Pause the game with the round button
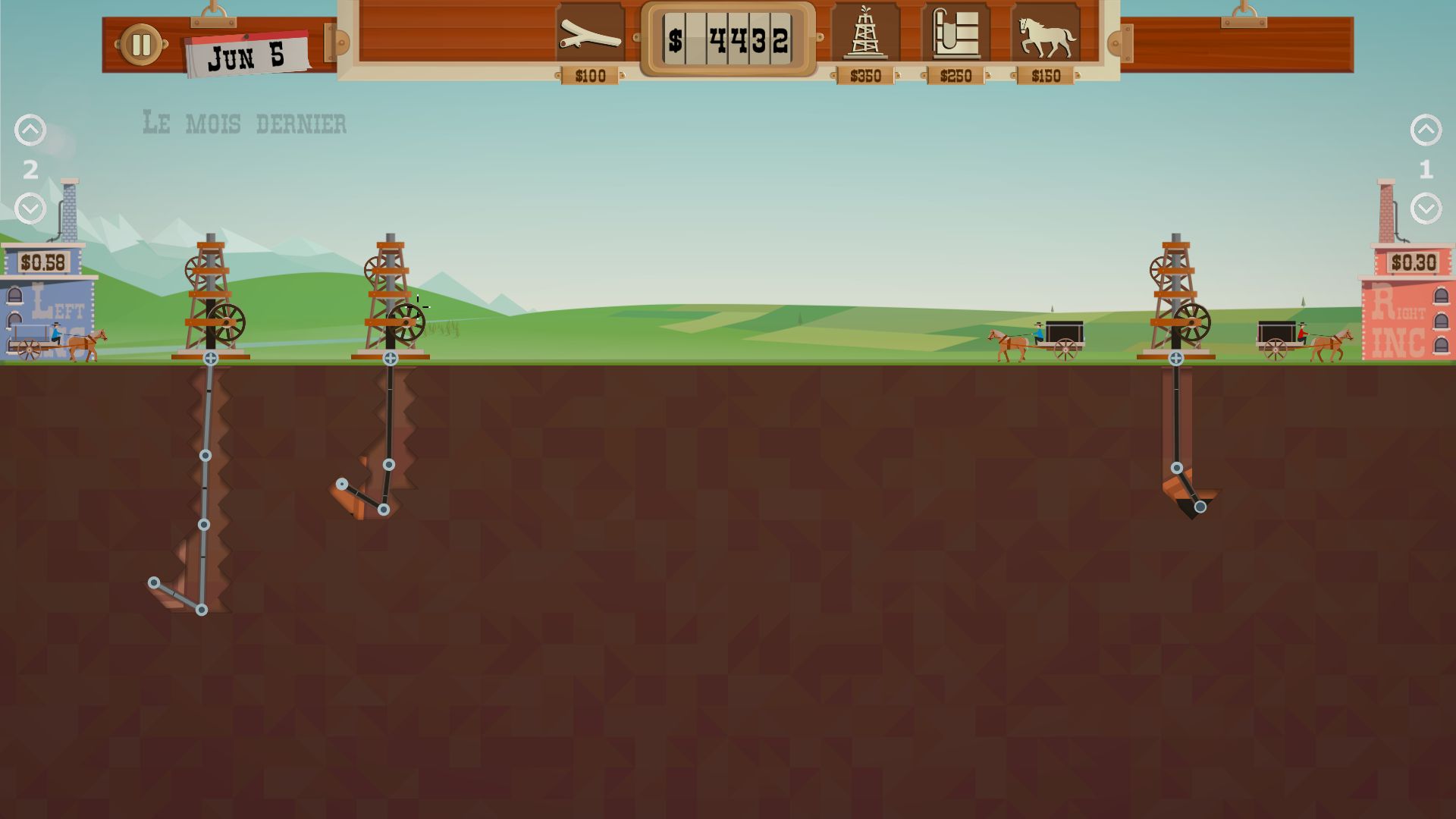The height and width of the screenshot is (819, 1456). 141,45
